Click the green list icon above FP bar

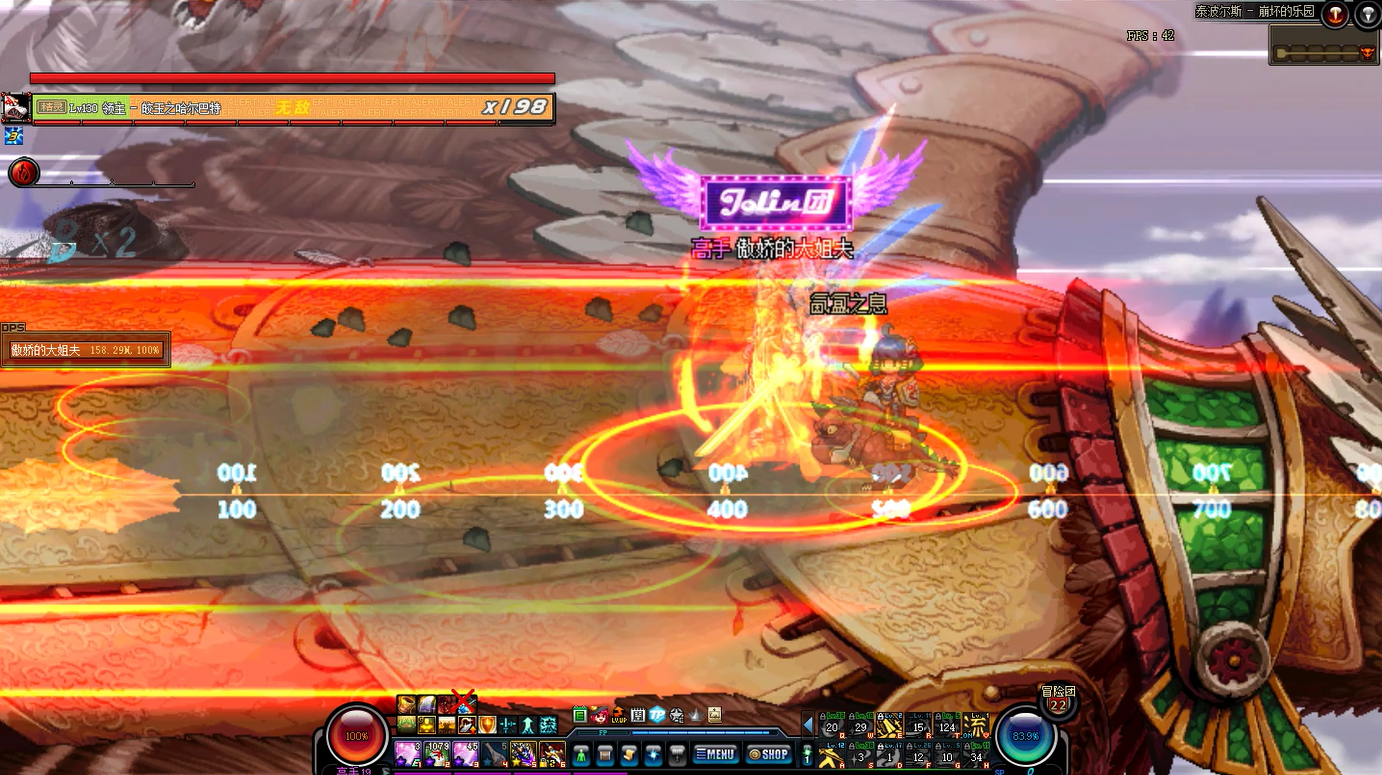(x=580, y=715)
